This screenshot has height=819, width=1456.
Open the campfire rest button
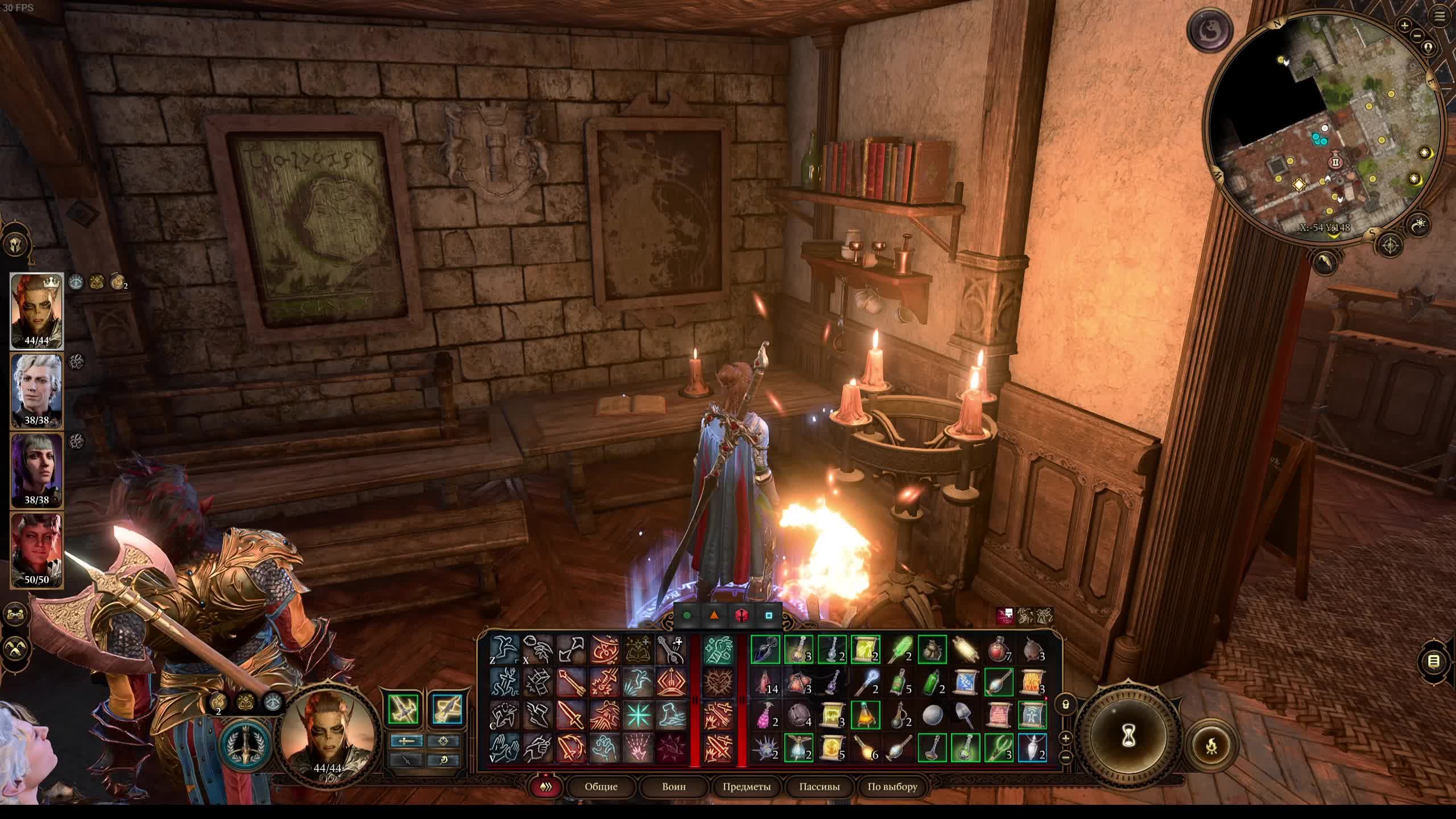pyautogui.click(x=1212, y=745)
